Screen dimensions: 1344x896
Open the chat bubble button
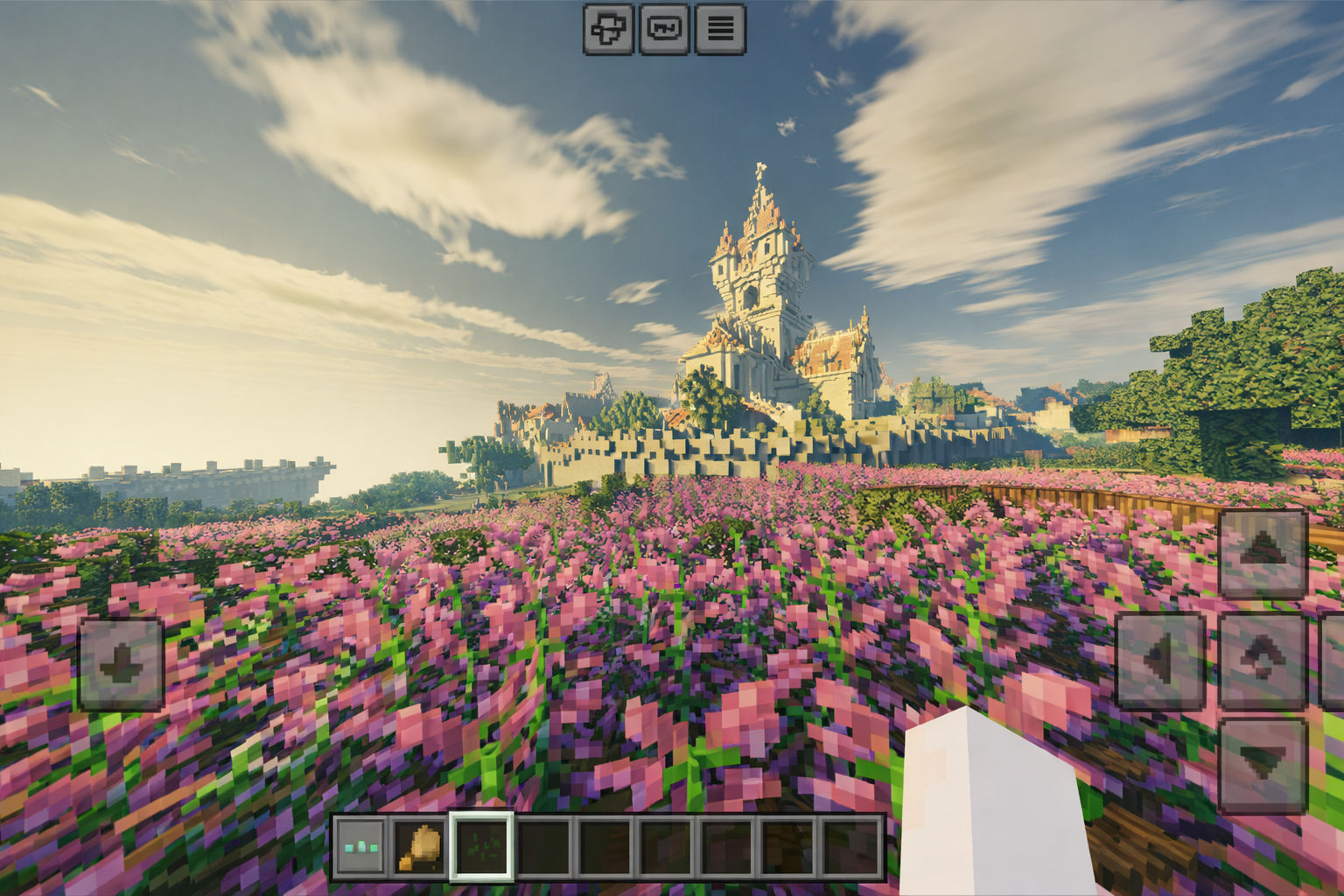tap(664, 30)
